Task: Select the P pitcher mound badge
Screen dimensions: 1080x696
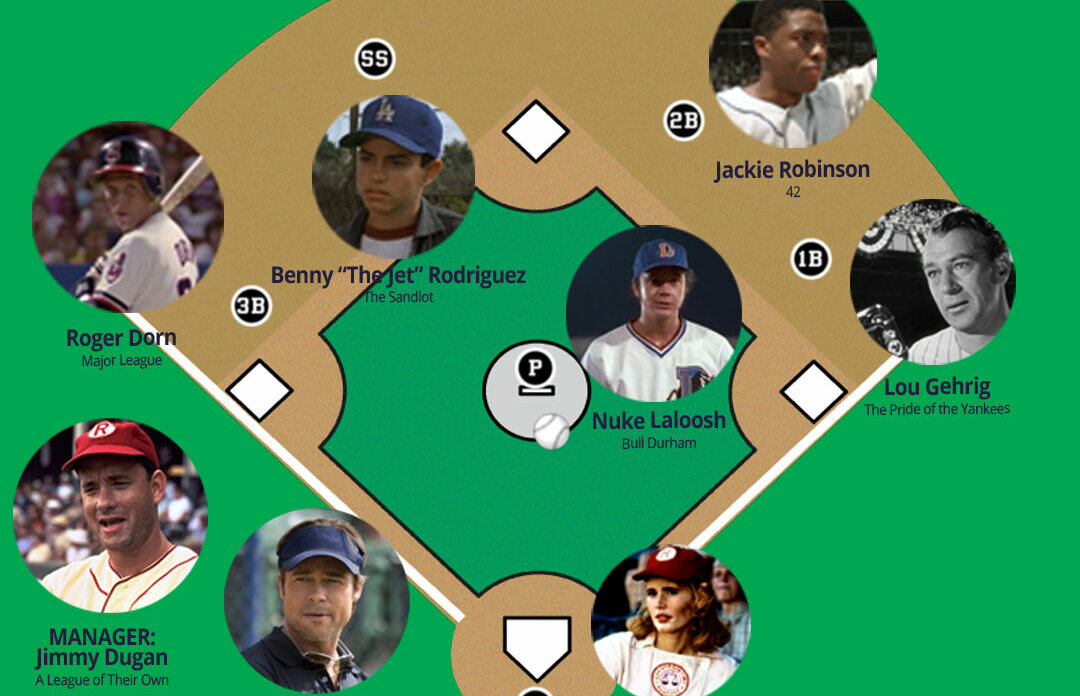Action: click(x=535, y=371)
